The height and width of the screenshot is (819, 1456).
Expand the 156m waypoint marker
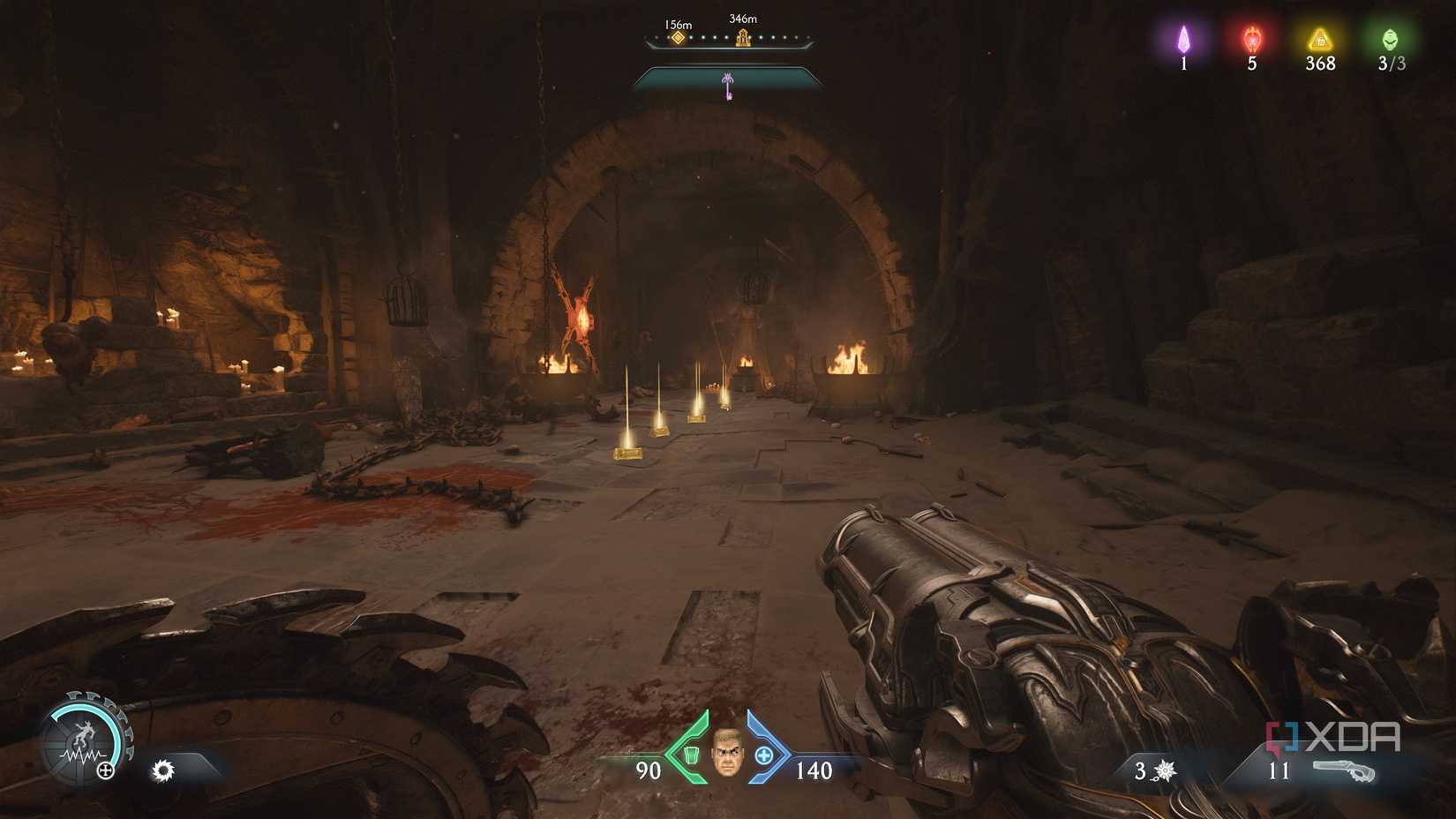click(678, 37)
